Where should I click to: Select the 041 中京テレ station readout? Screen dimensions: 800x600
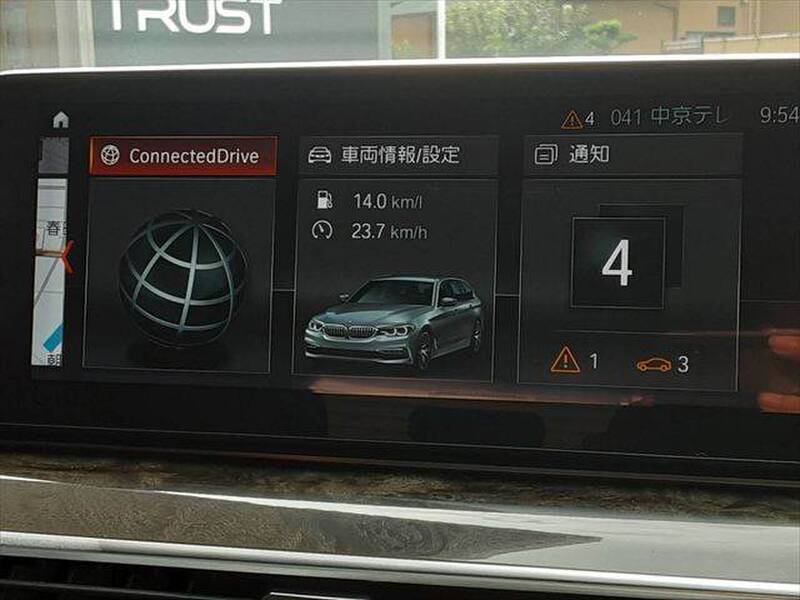(670, 117)
